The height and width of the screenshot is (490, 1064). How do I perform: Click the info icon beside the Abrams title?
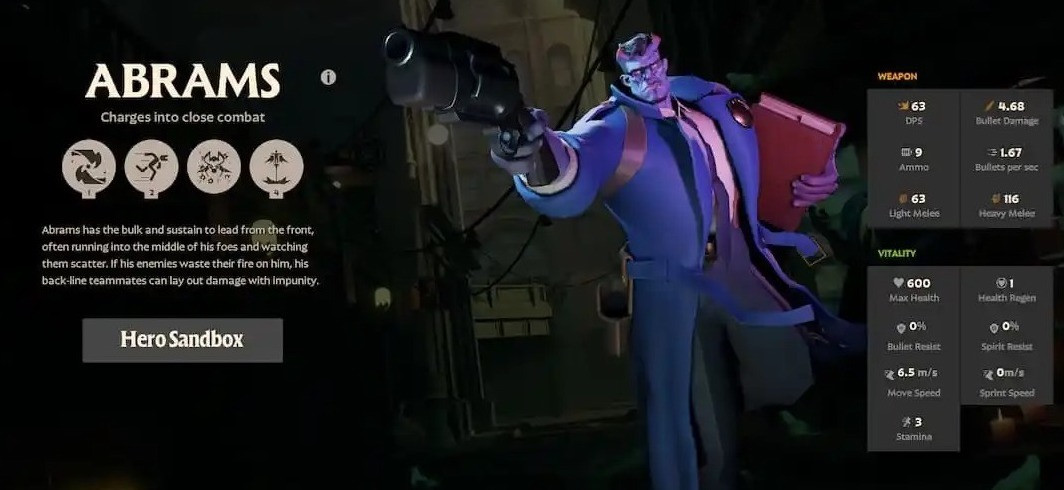[x=328, y=77]
